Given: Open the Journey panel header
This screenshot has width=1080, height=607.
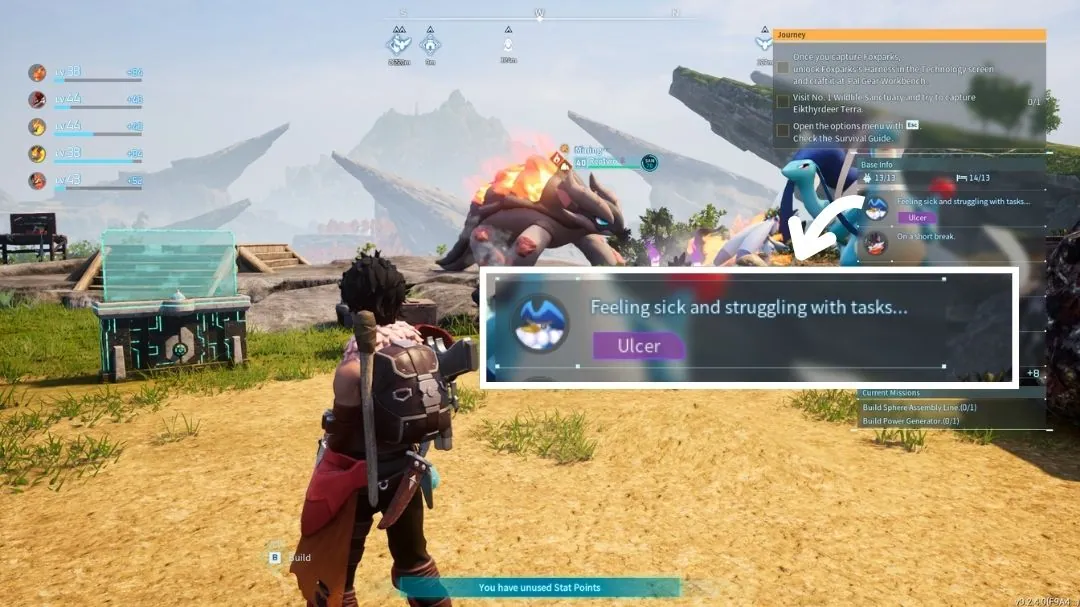Looking at the screenshot, I should click(x=909, y=35).
